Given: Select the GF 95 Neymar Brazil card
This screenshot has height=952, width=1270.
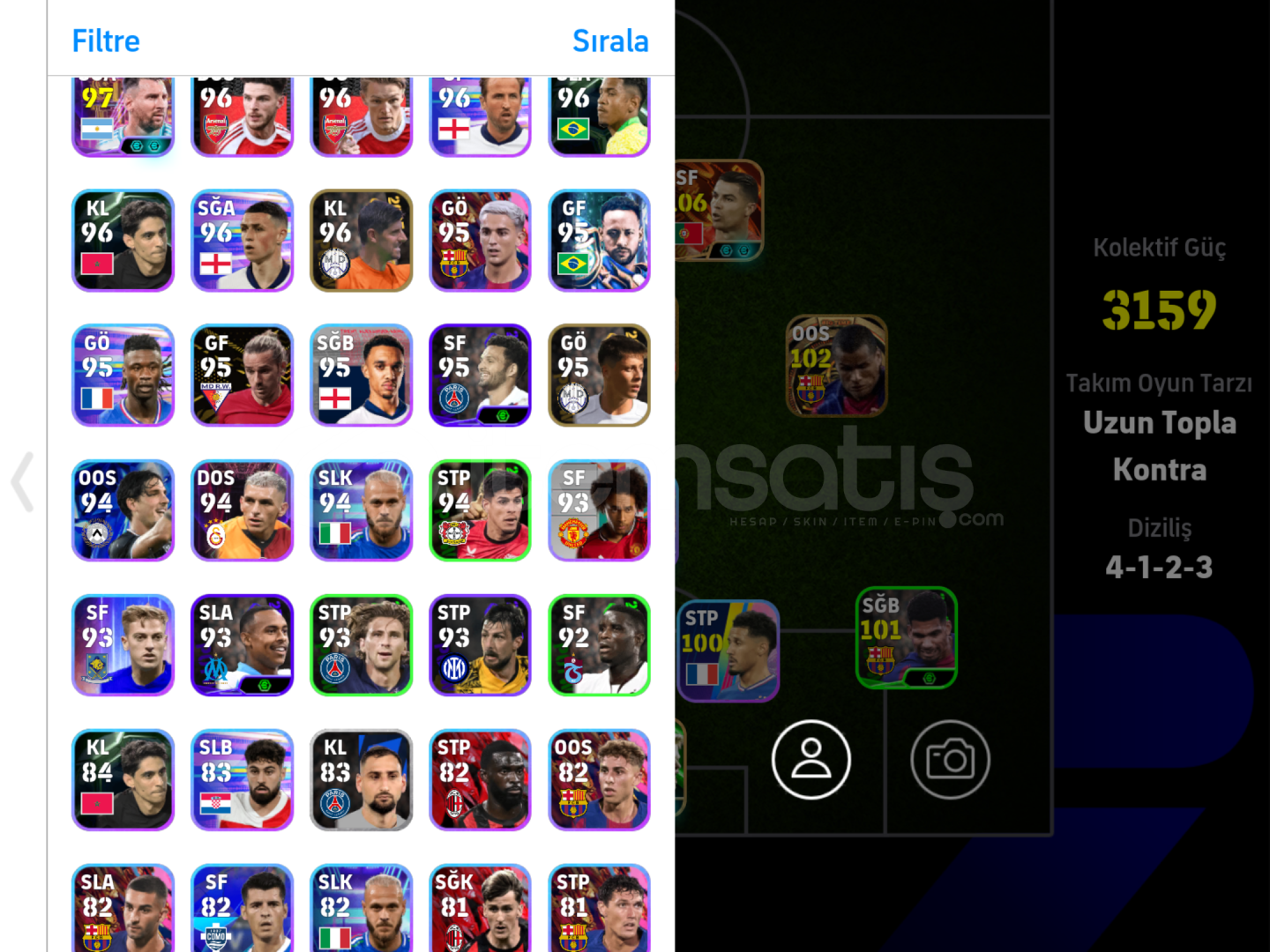Looking at the screenshot, I should [x=599, y=241].
